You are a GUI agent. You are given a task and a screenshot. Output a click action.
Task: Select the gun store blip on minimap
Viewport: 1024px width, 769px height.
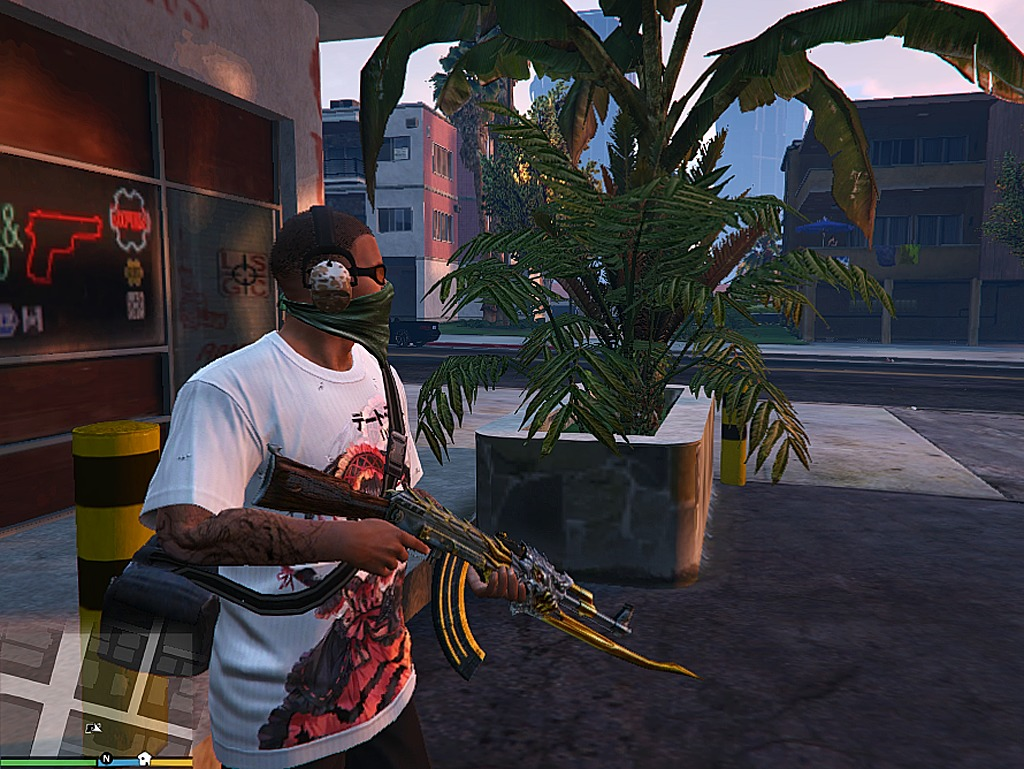pyautogui.click(x=93, y=729)
